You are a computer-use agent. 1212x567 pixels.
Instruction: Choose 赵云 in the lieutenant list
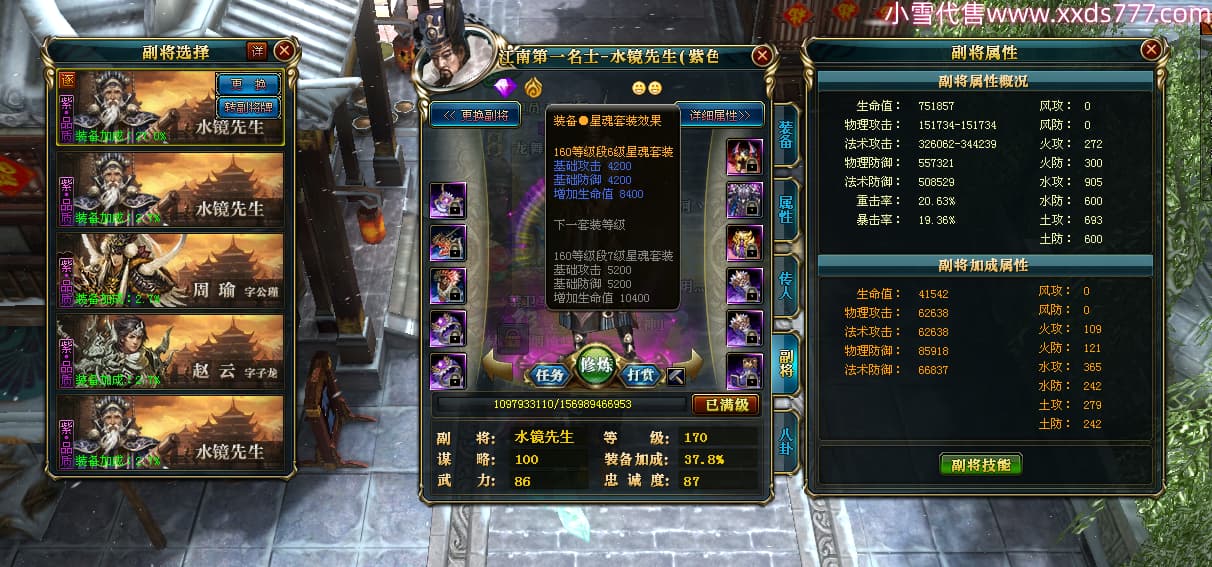click(x=170, y=351)
